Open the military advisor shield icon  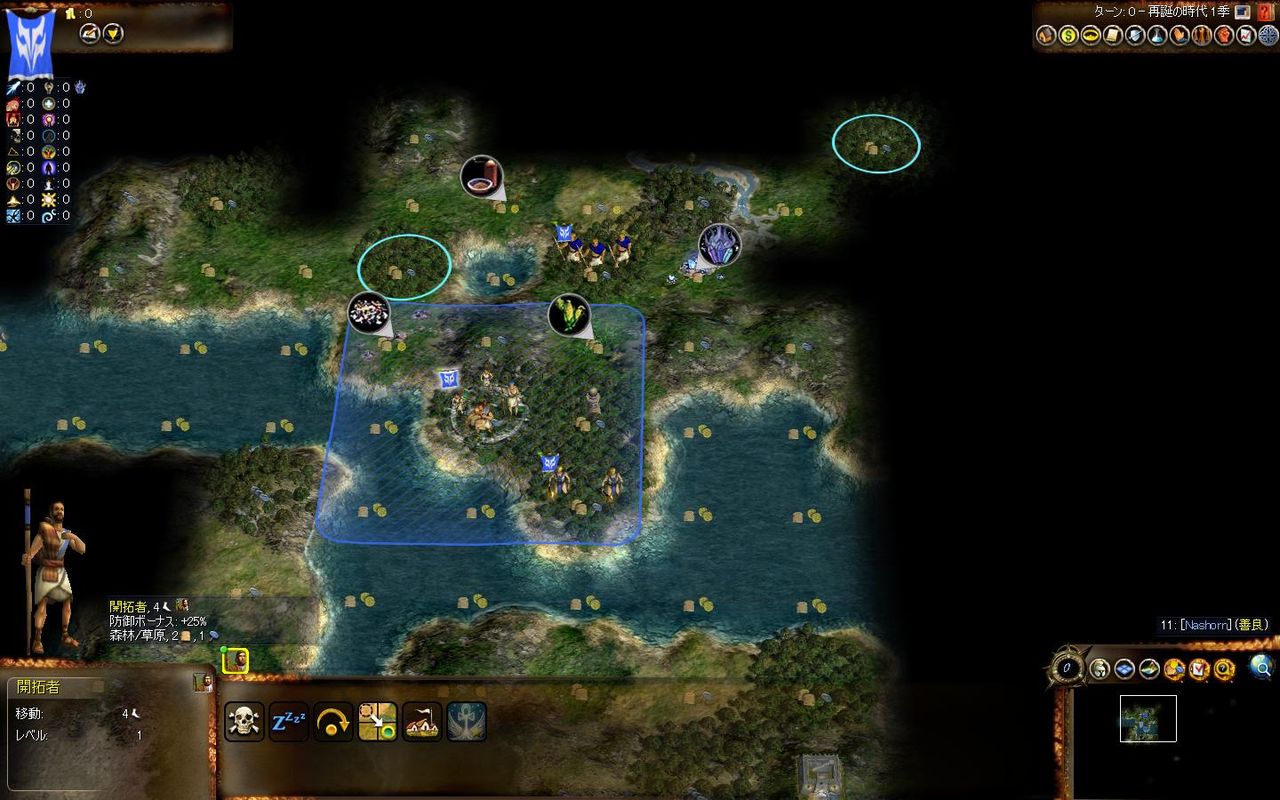coord(1135,37)
